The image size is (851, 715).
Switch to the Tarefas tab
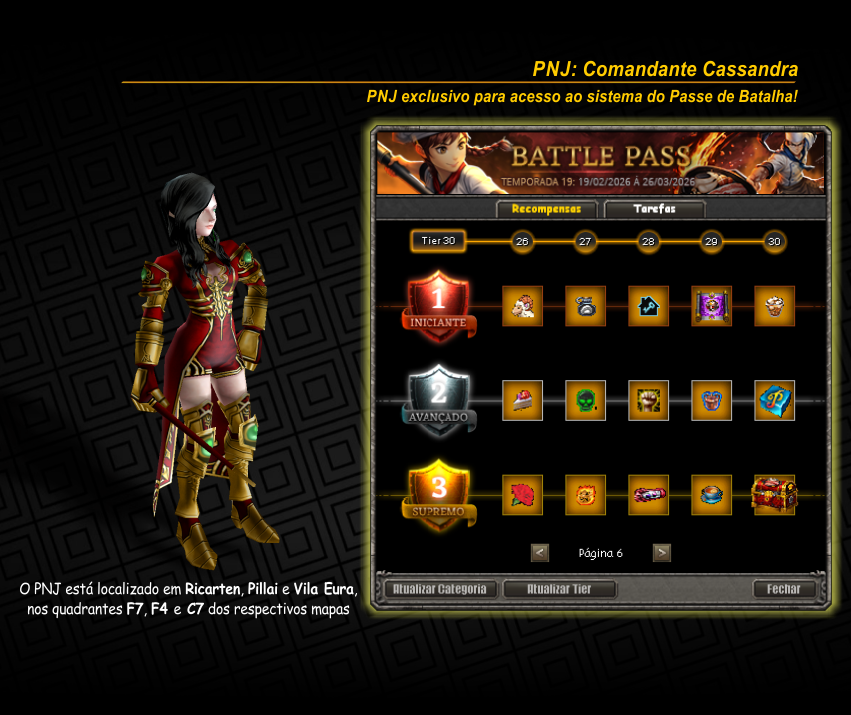pos(654,209)
